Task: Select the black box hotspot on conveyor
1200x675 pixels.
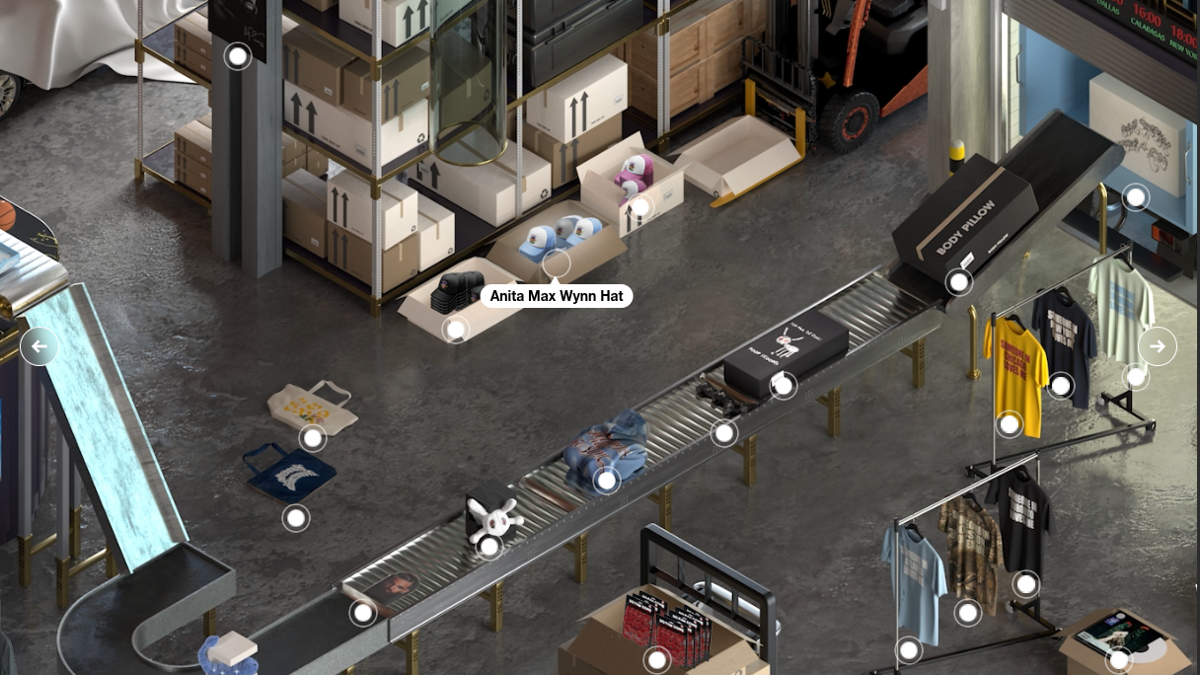Action: click(x=783, y=385)
